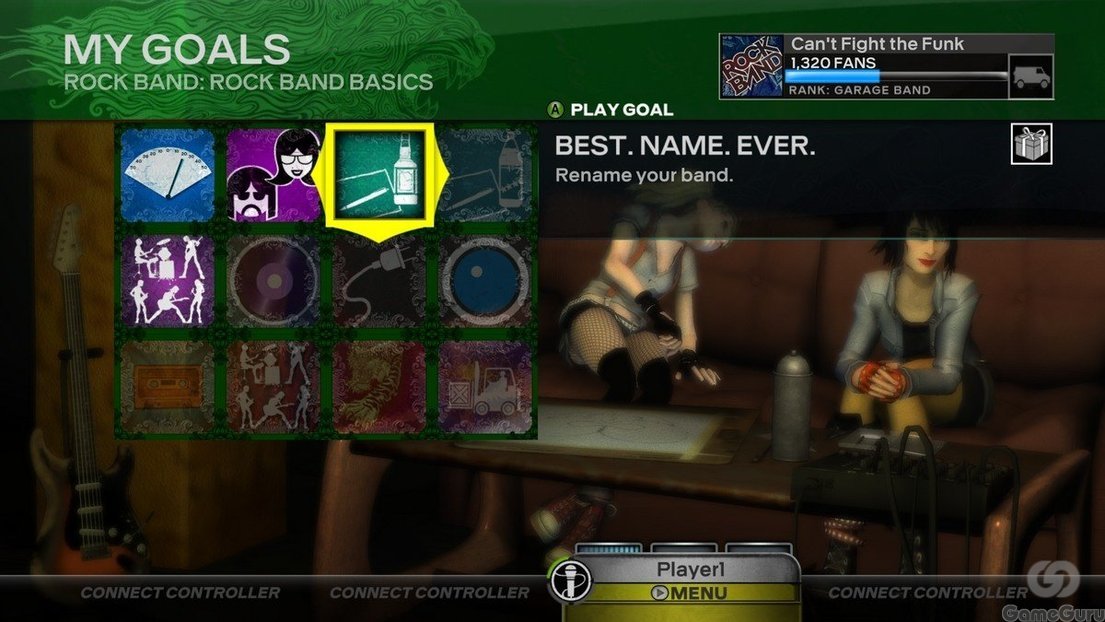Image resolution: width=1105 pixels, height=622 pixels.
Task: Select the forklift goal tile
Action: pyautogui.click(x=485, y=387)
